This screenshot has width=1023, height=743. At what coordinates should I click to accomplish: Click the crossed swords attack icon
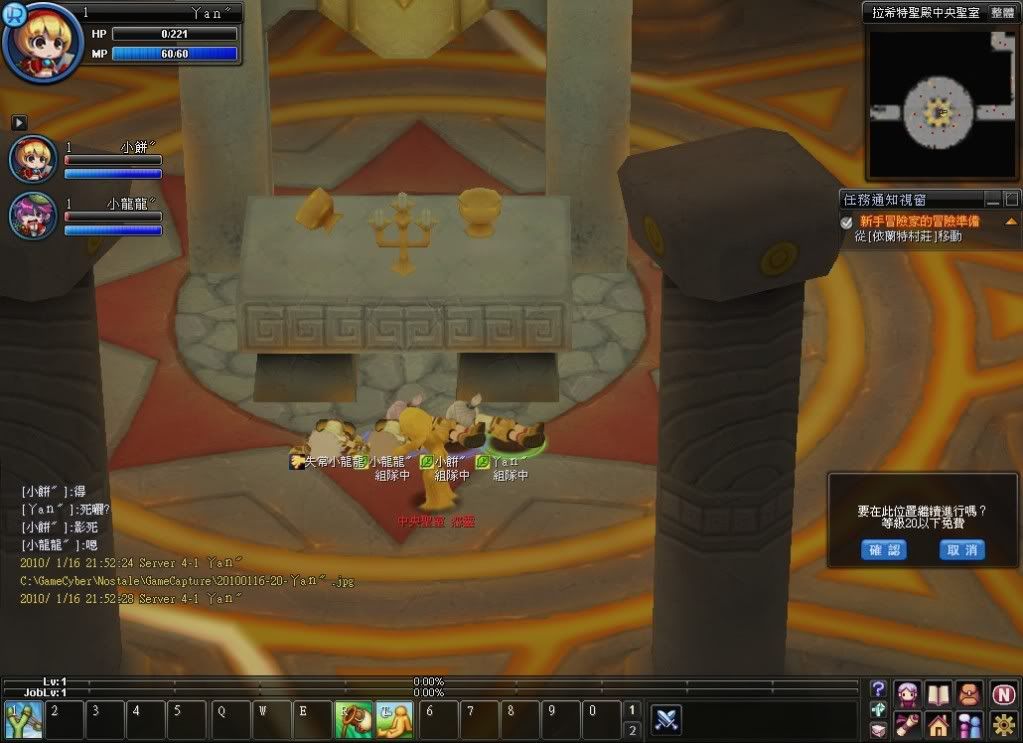667,720
